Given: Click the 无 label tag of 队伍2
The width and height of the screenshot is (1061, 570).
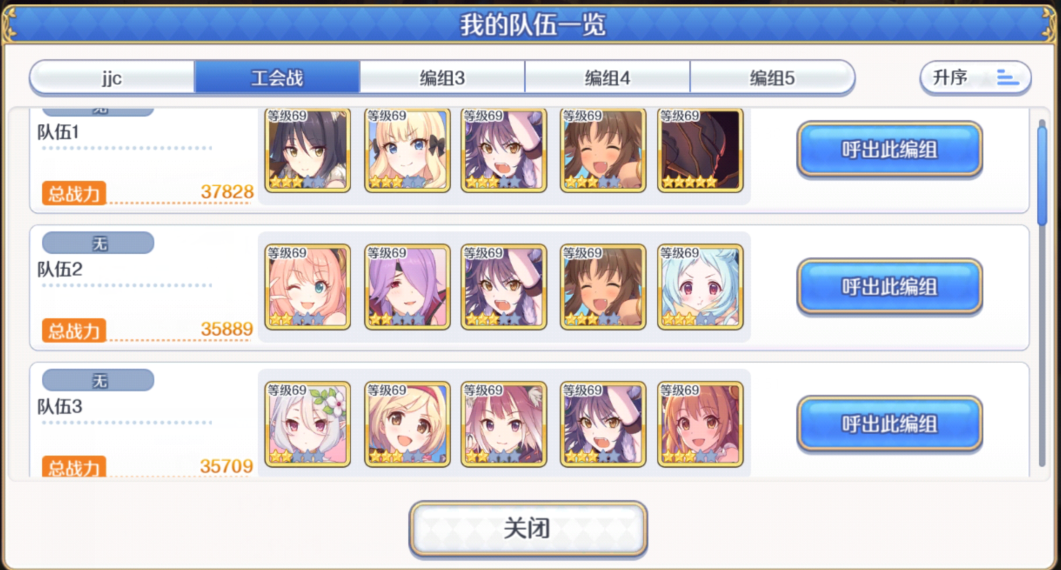Looking at the screenshot, I should (99, 243).
